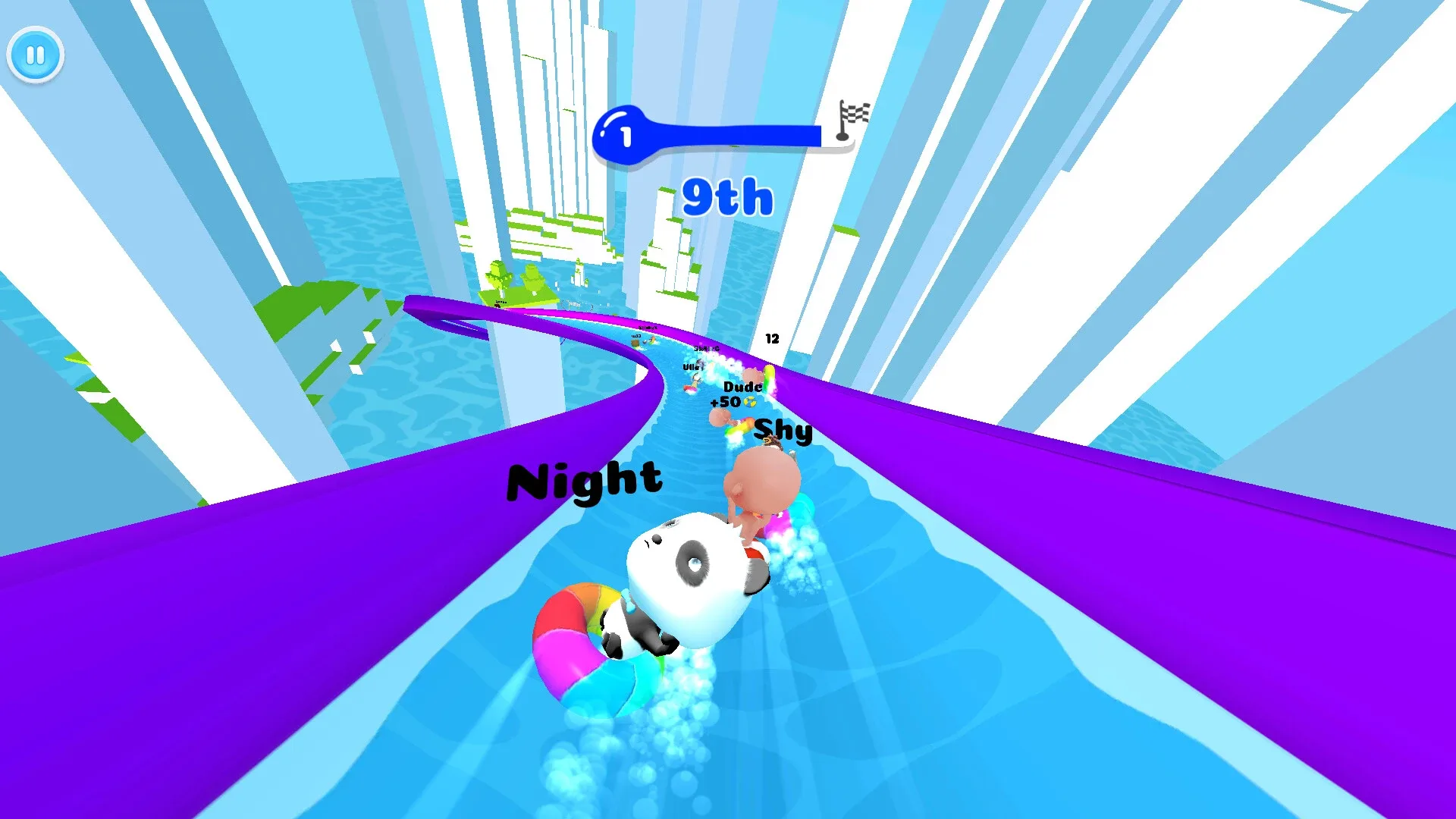Select the Shy player label
The width and height of the screenshot is (1456, 819).
click(x=783, y=431)
